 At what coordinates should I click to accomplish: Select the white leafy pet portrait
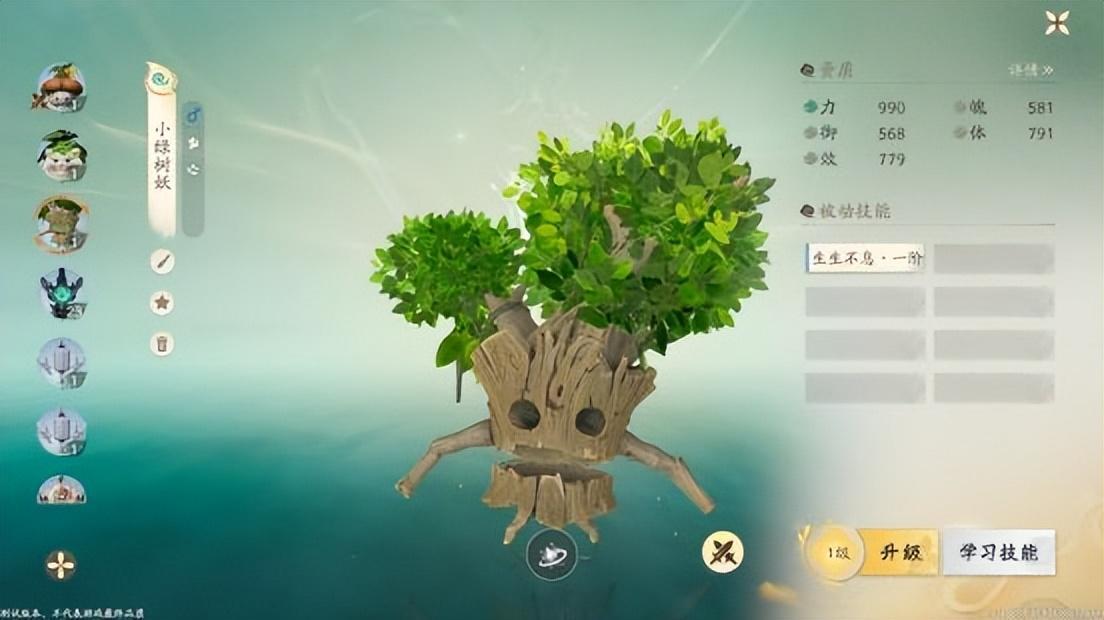[62, 156]
